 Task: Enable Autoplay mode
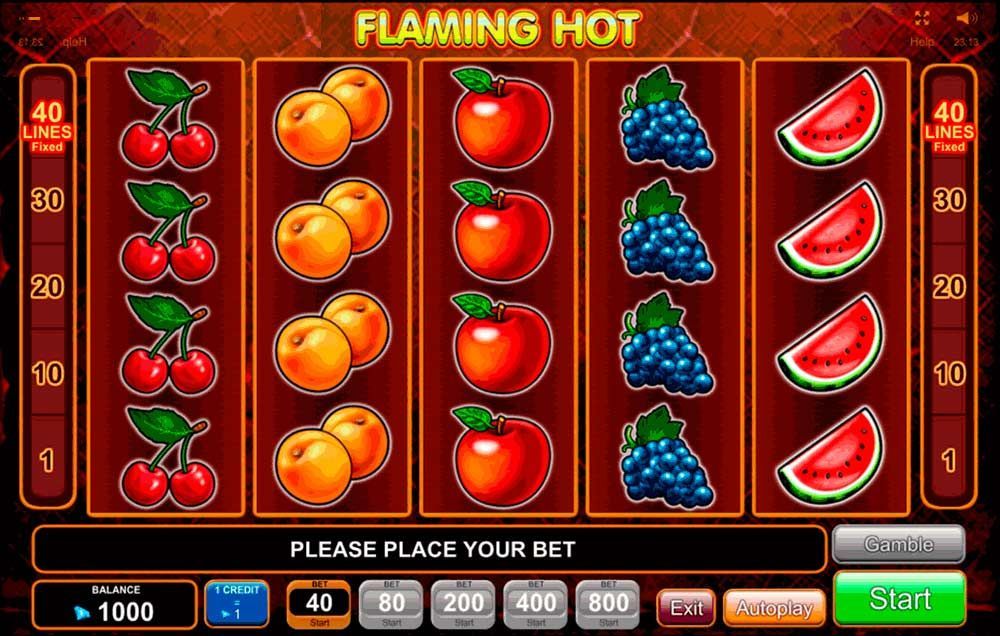(x=774, y=608)
